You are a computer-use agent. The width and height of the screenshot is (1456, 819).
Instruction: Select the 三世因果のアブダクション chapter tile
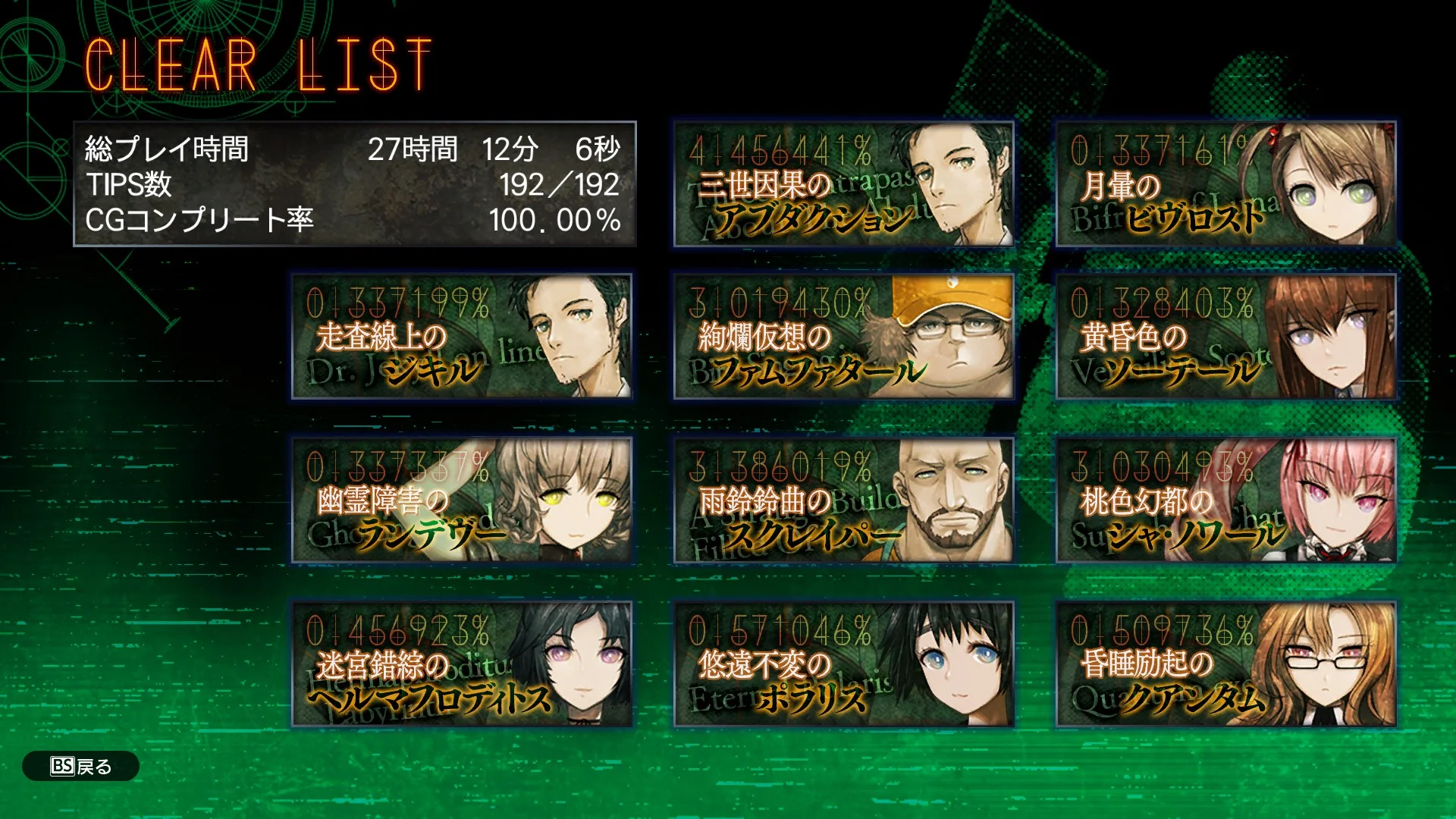coord(843,184)
